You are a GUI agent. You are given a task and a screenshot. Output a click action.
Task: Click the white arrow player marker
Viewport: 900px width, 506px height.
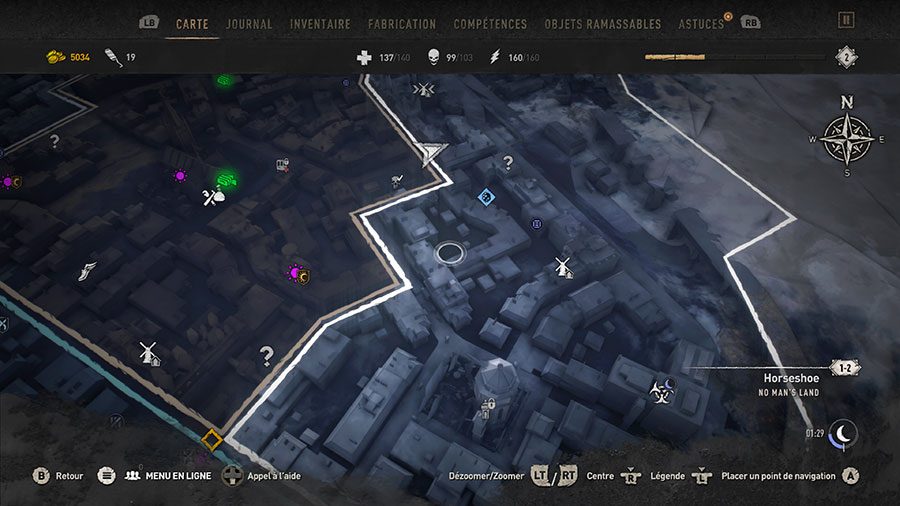pos(432,153)
